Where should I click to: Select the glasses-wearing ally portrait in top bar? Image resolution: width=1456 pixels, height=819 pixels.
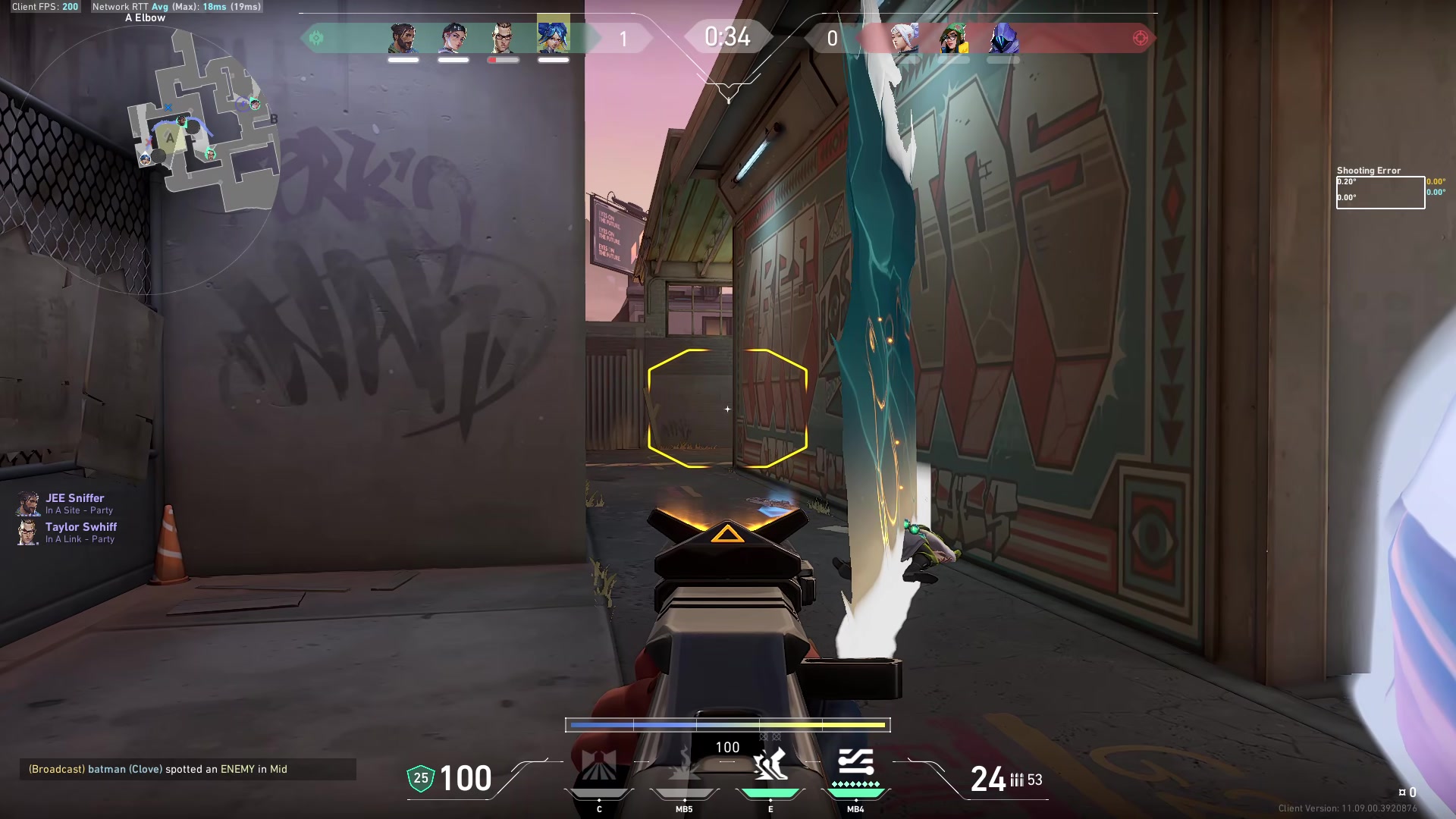(503, 38)
